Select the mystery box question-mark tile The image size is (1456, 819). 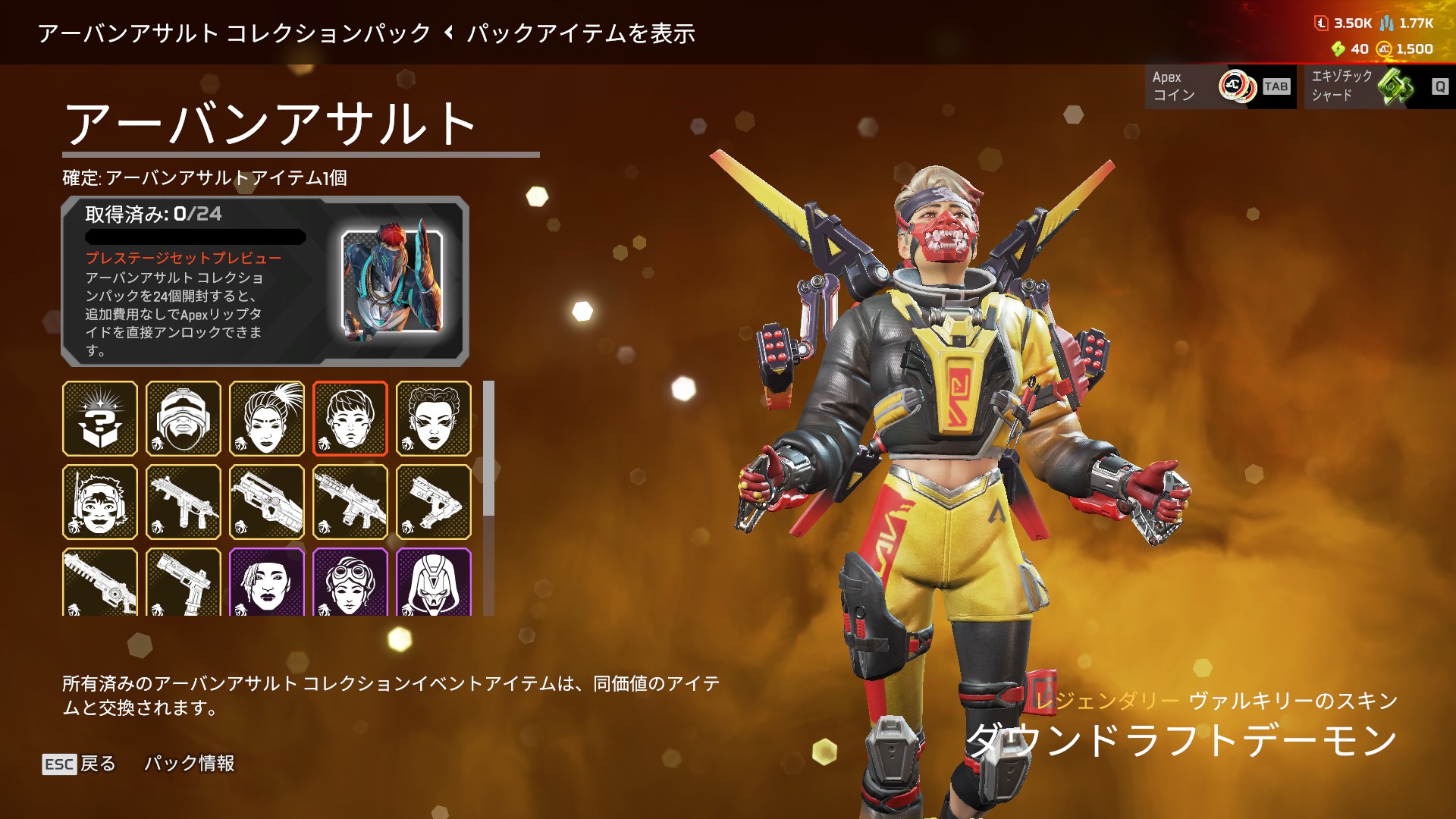pos(100,419)
